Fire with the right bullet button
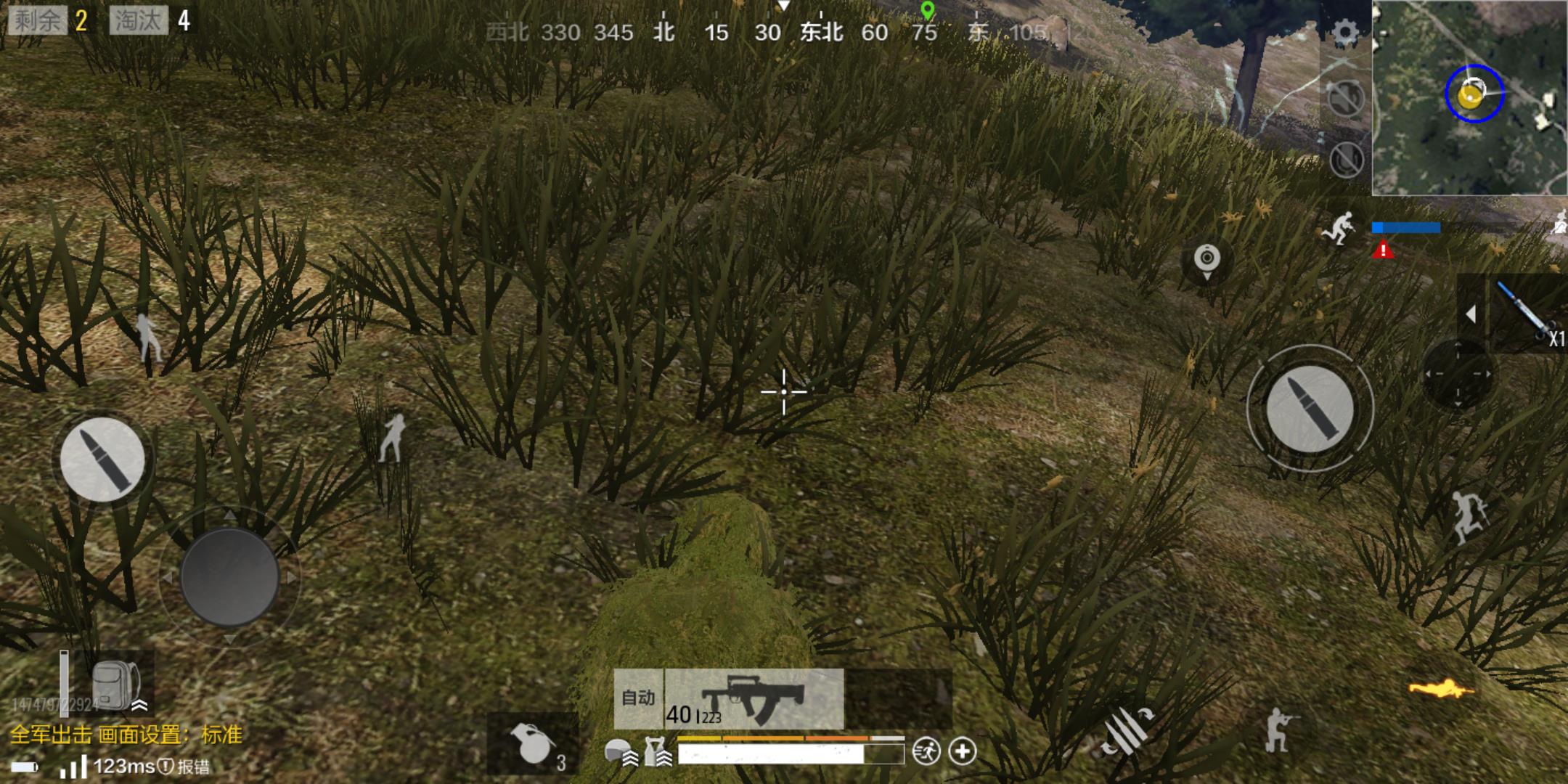This screenshot has height=784, width=1568. 1310,408
